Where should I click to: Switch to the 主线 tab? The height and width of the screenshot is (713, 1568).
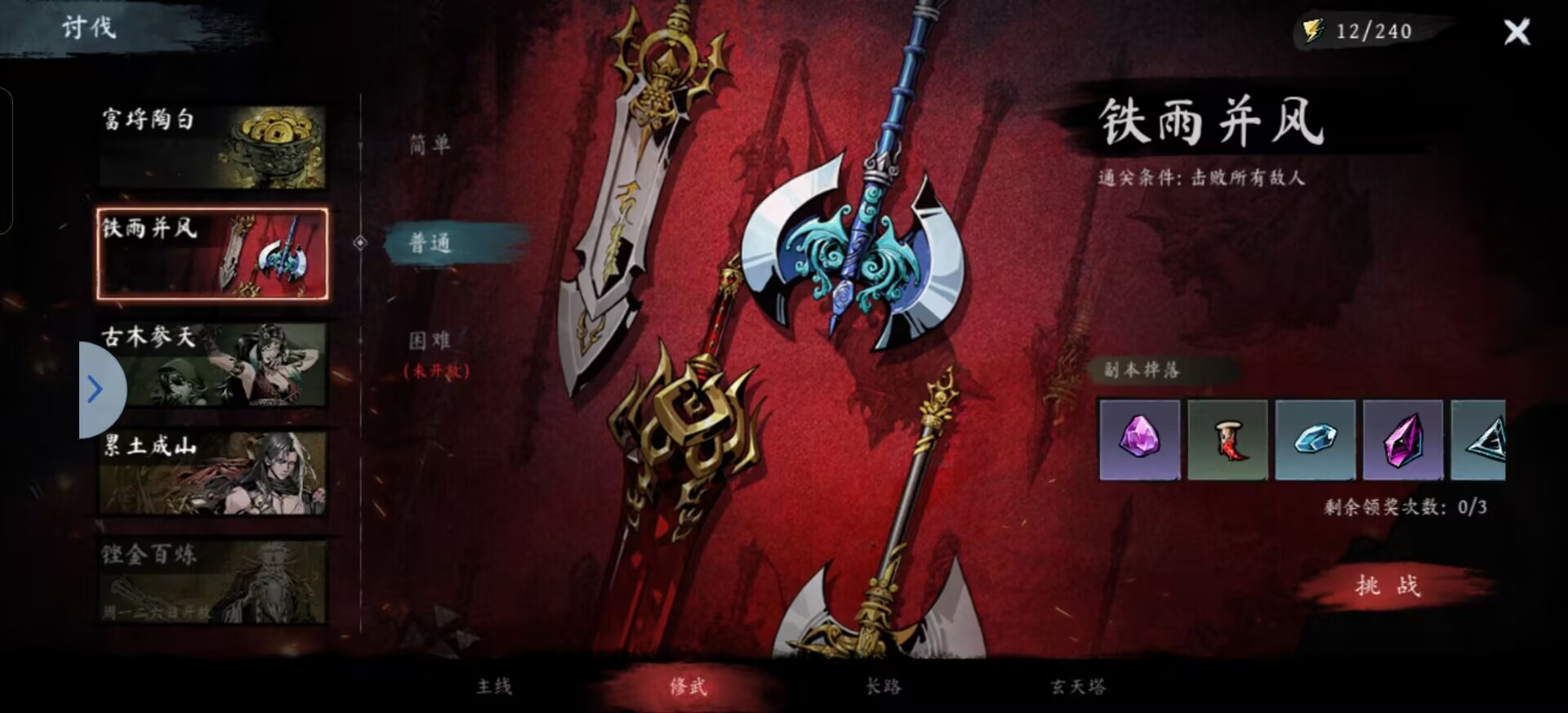[493, 687]
